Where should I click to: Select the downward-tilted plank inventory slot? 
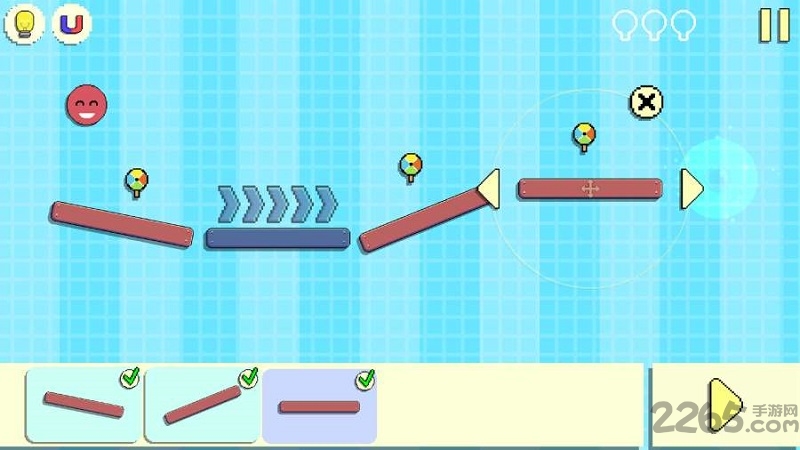(84, 404)
